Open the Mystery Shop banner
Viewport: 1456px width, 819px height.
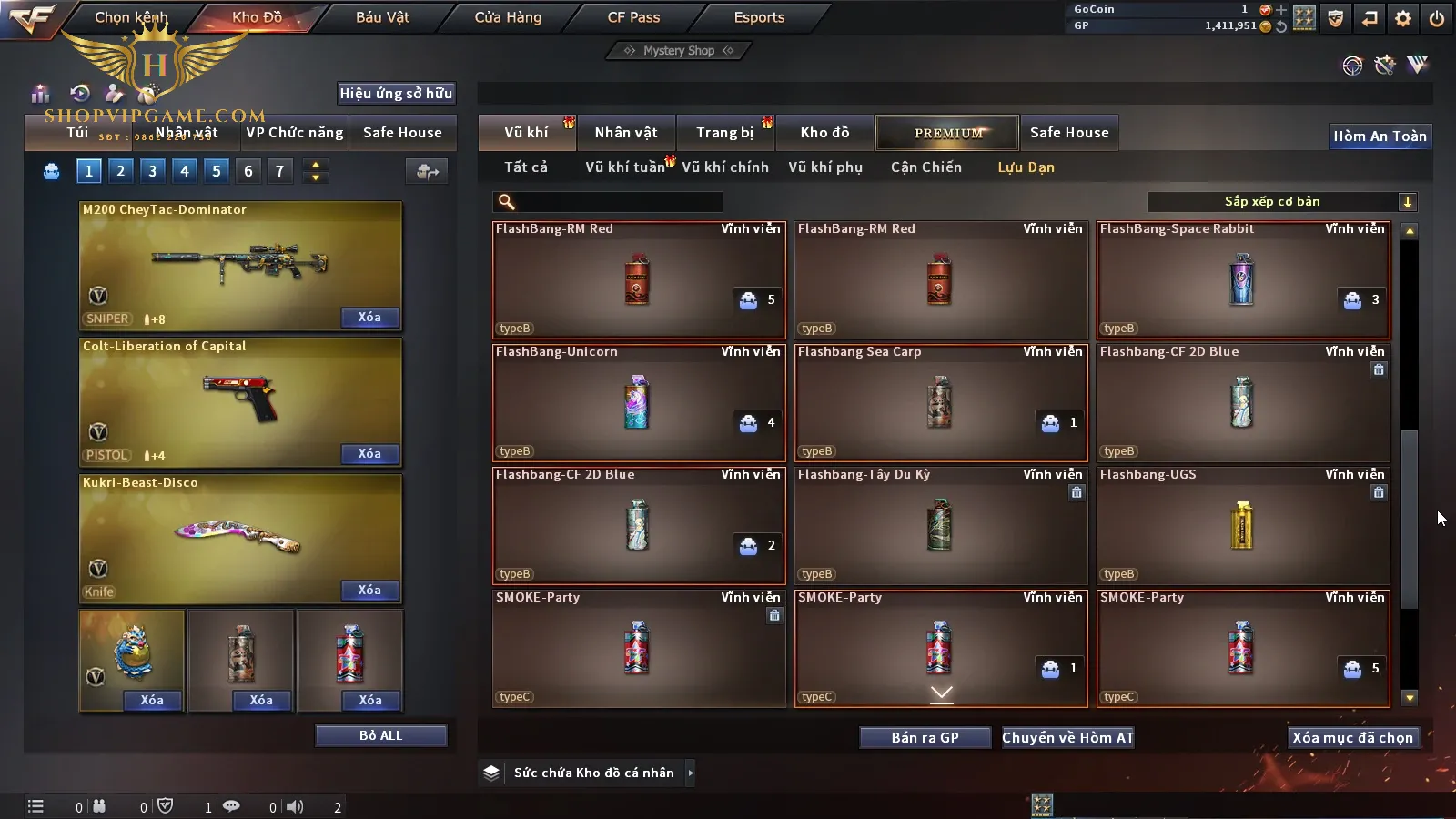coord(679,51)
